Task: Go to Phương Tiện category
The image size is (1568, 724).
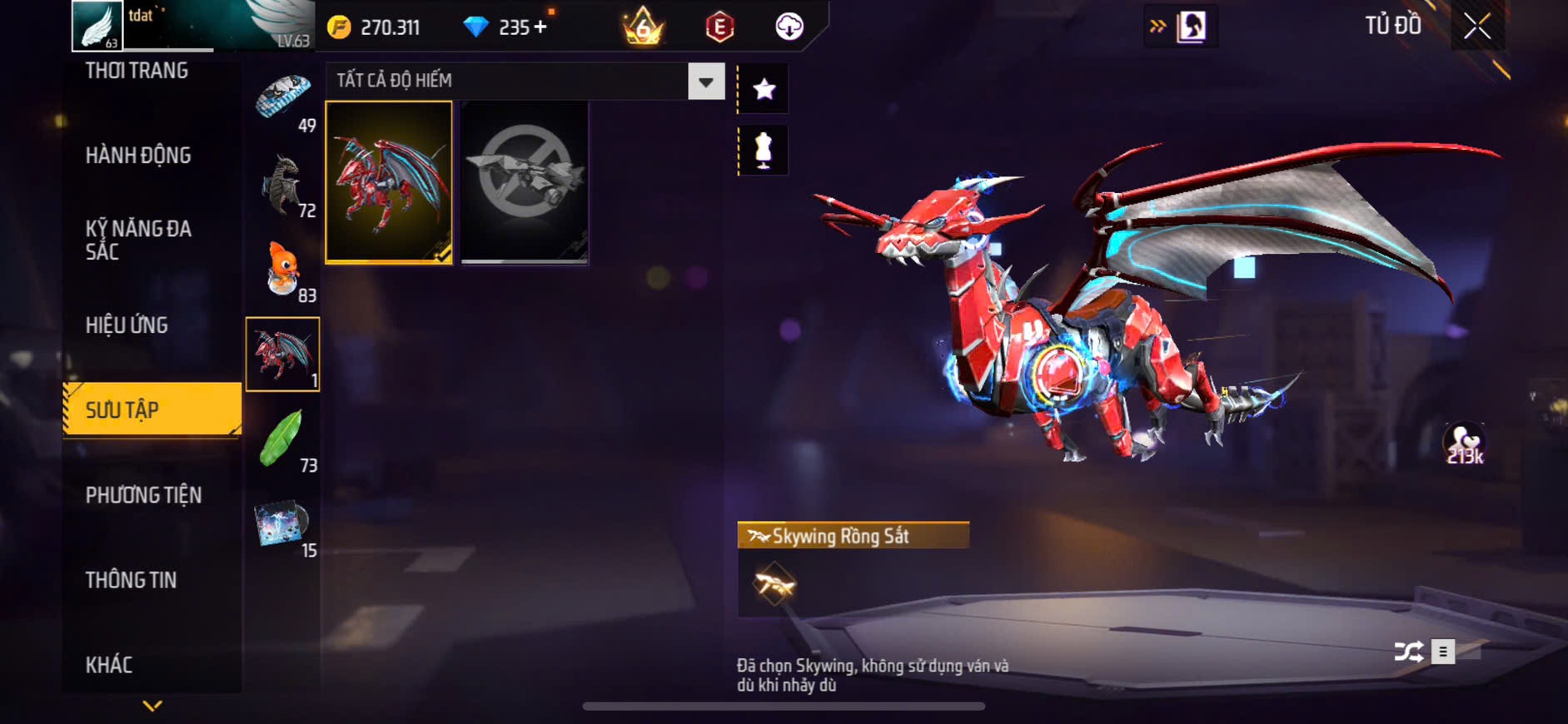Action: pos(143,495)
